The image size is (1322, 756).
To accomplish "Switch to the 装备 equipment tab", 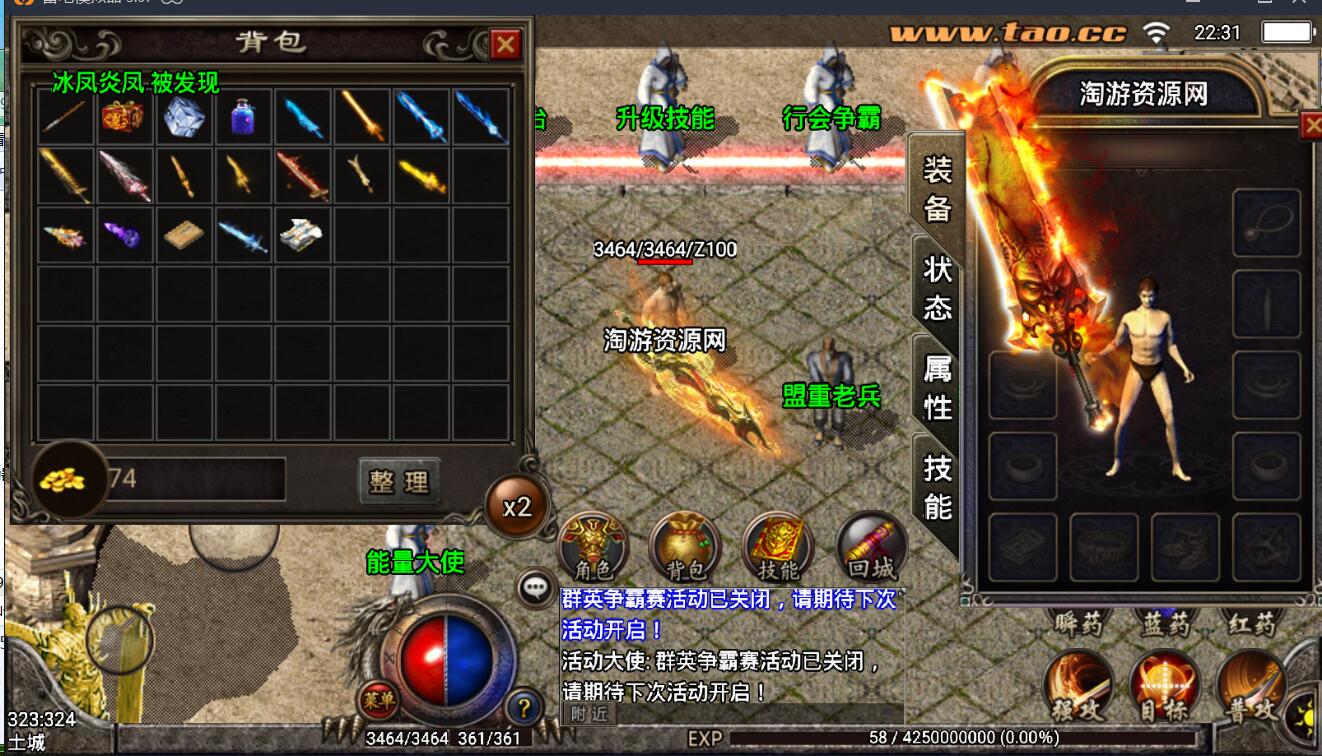I will coord(937,187).
